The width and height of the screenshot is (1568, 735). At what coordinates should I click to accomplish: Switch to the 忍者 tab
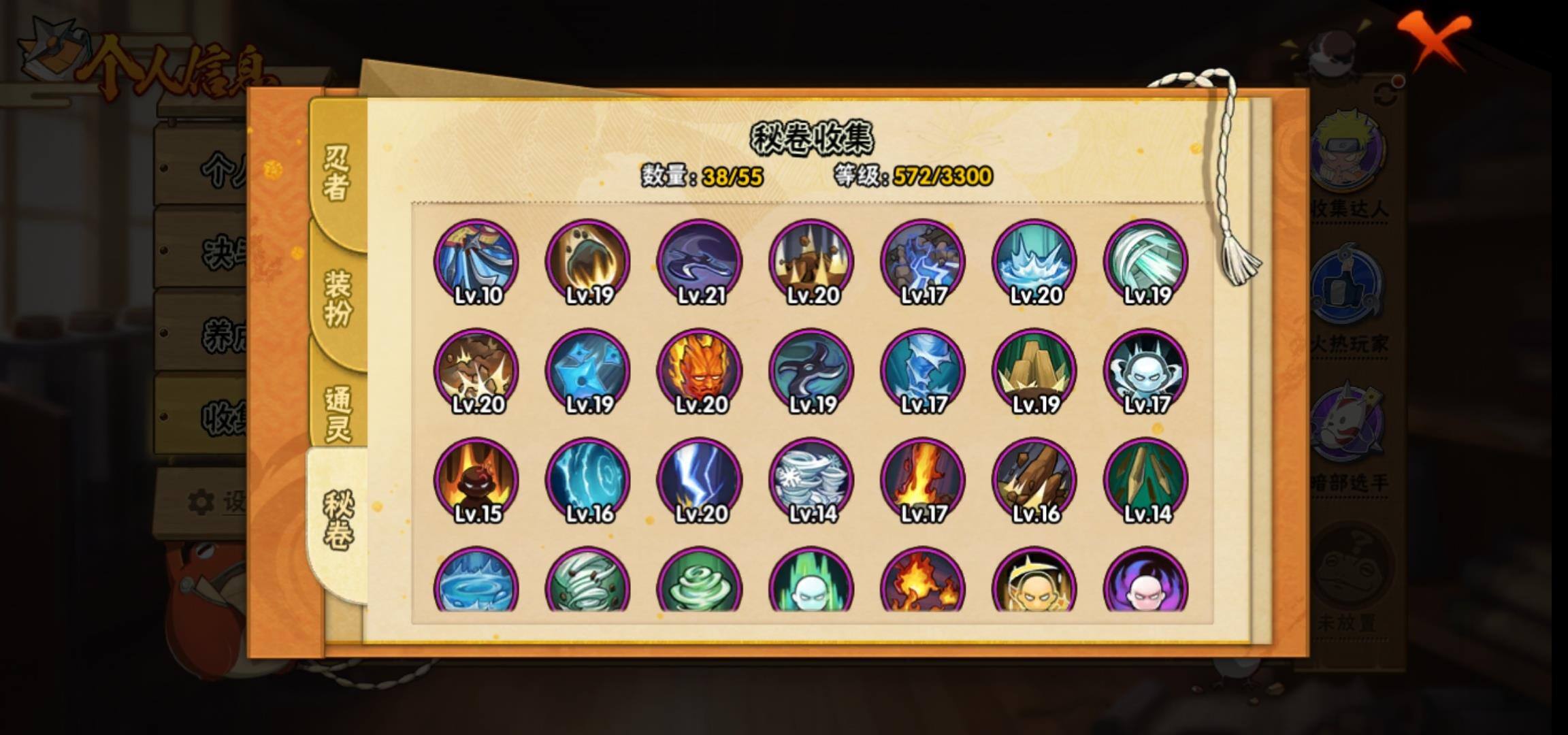pyautogui.click(x=336, y=173)
